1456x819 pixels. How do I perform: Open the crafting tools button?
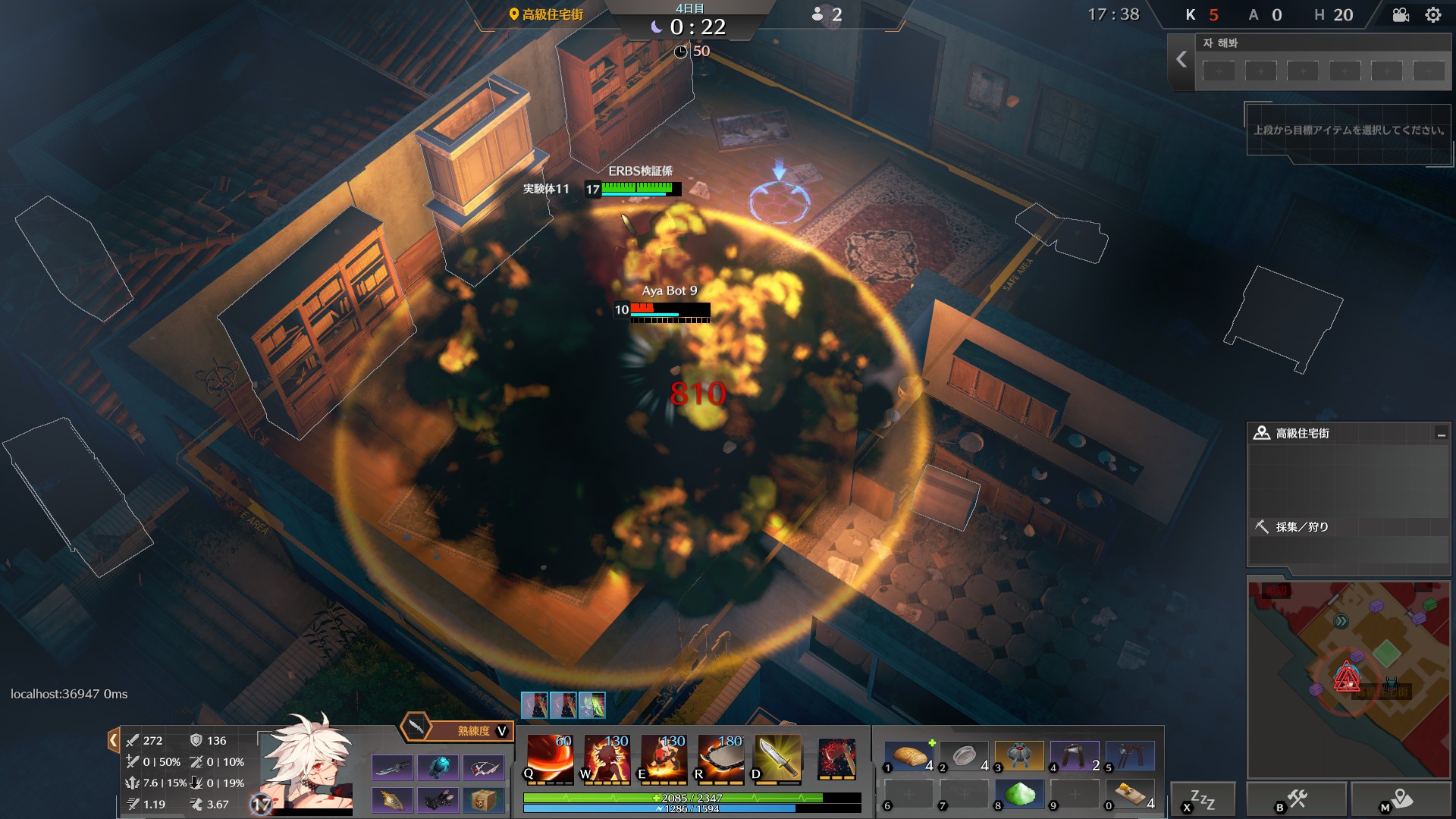click(1296, 799)
